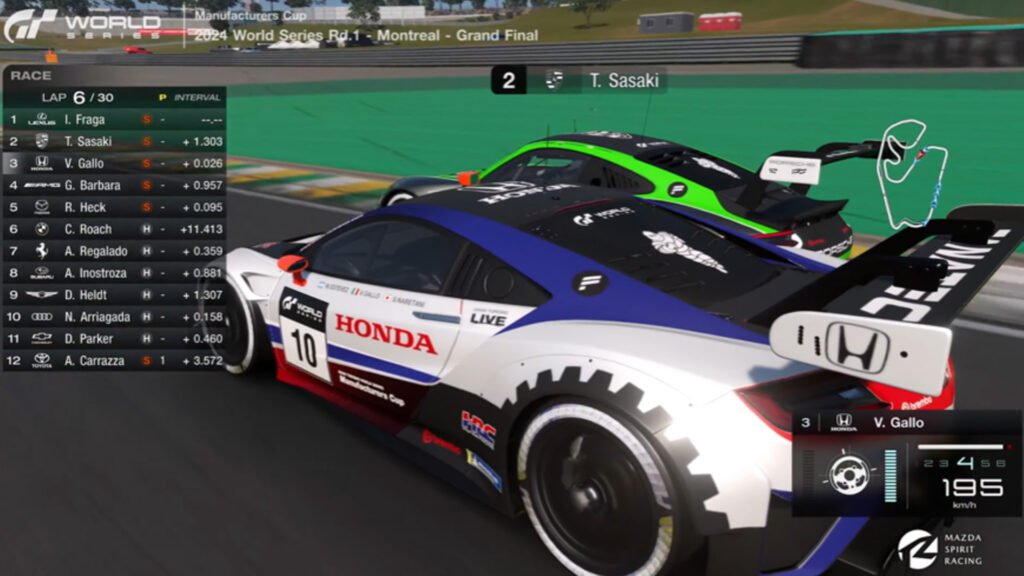Screen dimensions: 1024x576
Task: Select R. Heck's standings entry
Action: click(x=114, y=207)
